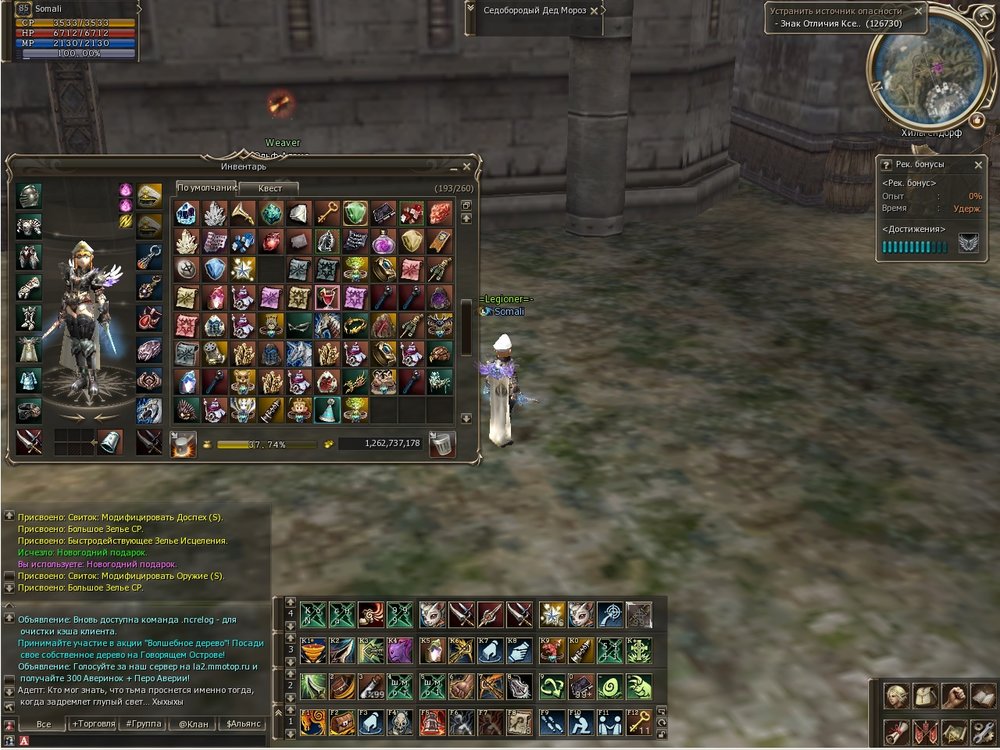Viewport: 1000px width, 750px height.
Task: Click the equipped helmet slot
Action: tap(29, 196)
